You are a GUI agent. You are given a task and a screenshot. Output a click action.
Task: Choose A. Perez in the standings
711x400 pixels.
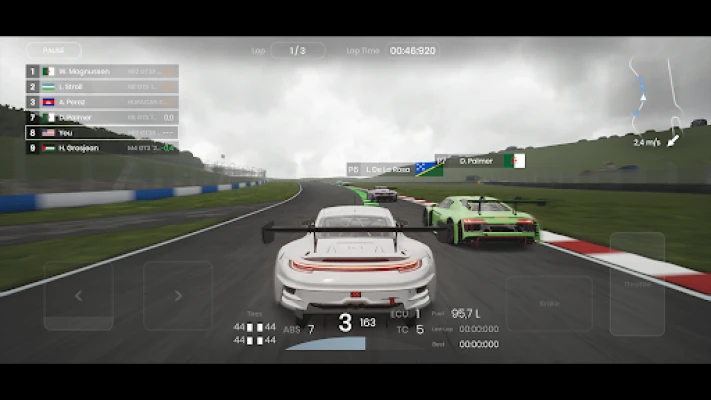pos(102,102)
